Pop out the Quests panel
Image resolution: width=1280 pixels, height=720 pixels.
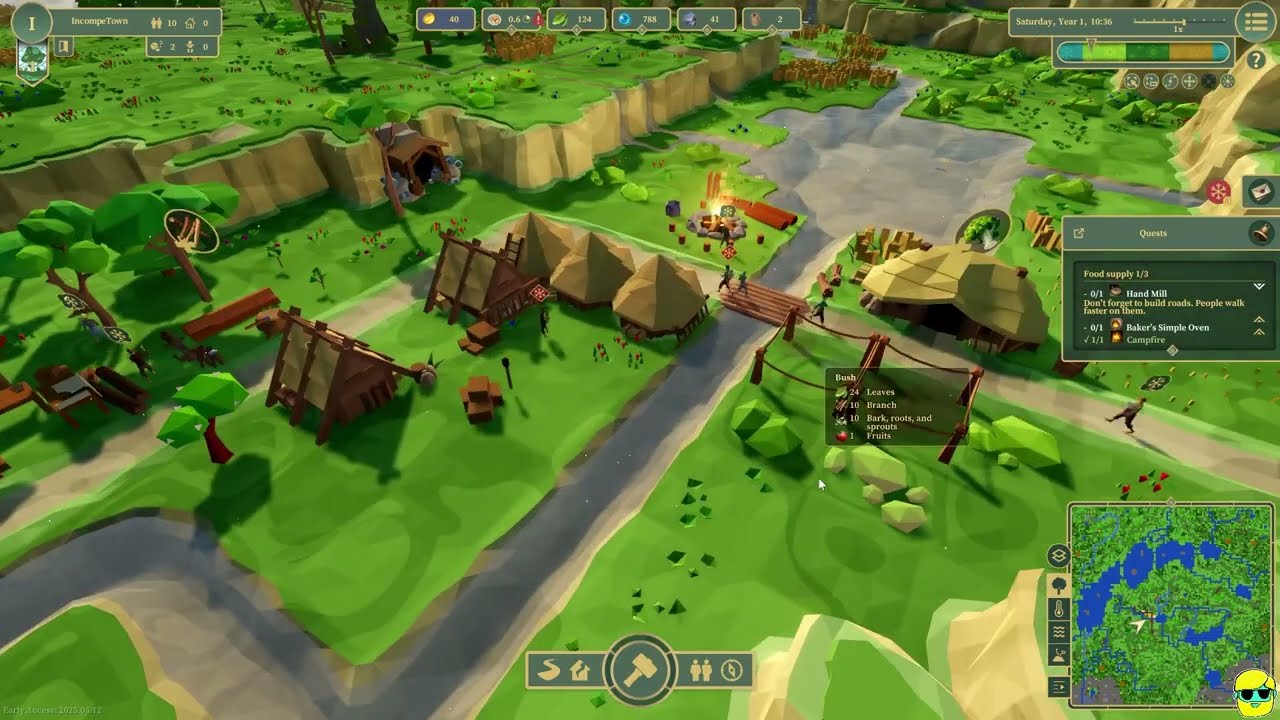coord(1079,233)
